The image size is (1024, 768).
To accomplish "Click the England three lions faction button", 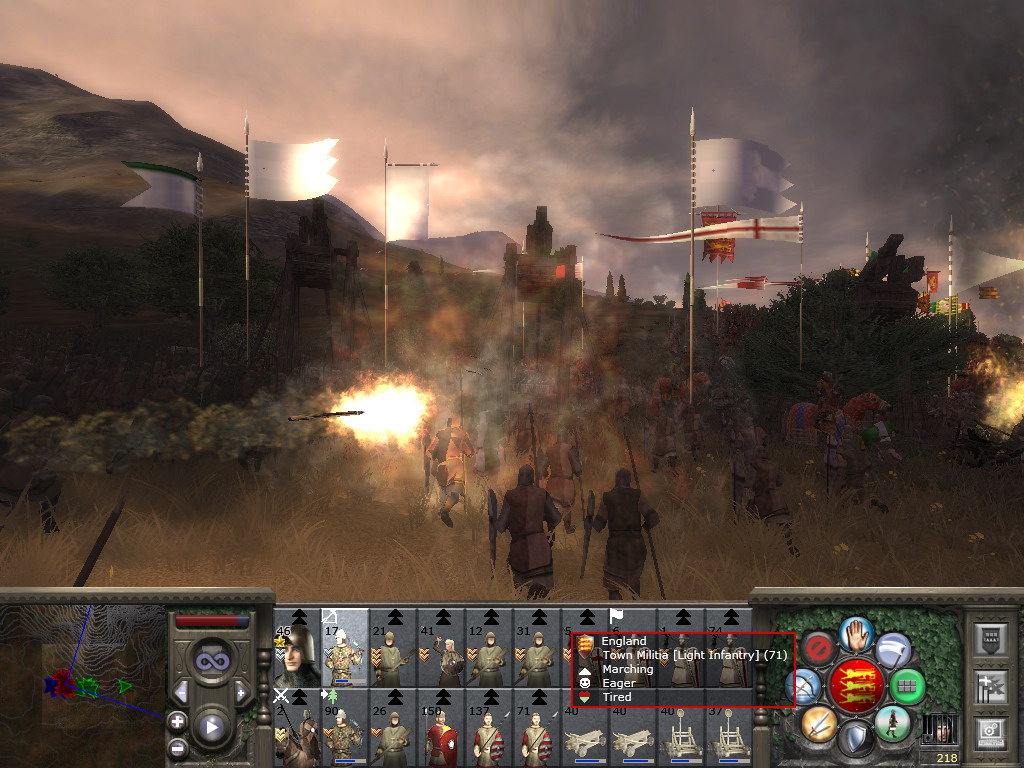I will [855, 685].
